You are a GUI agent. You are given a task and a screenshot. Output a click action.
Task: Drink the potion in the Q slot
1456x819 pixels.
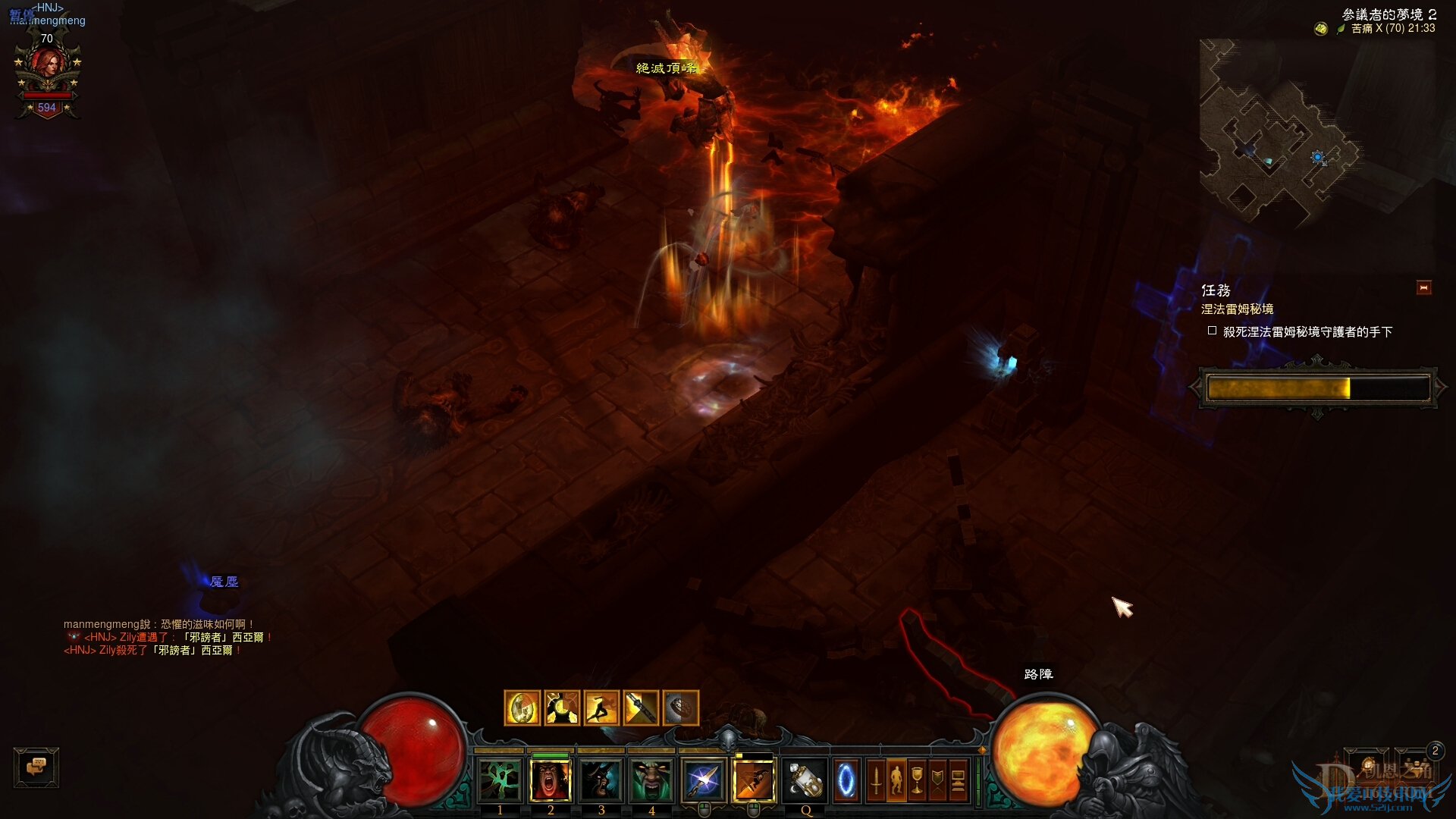pyautogui.click(x=805, y=780)
